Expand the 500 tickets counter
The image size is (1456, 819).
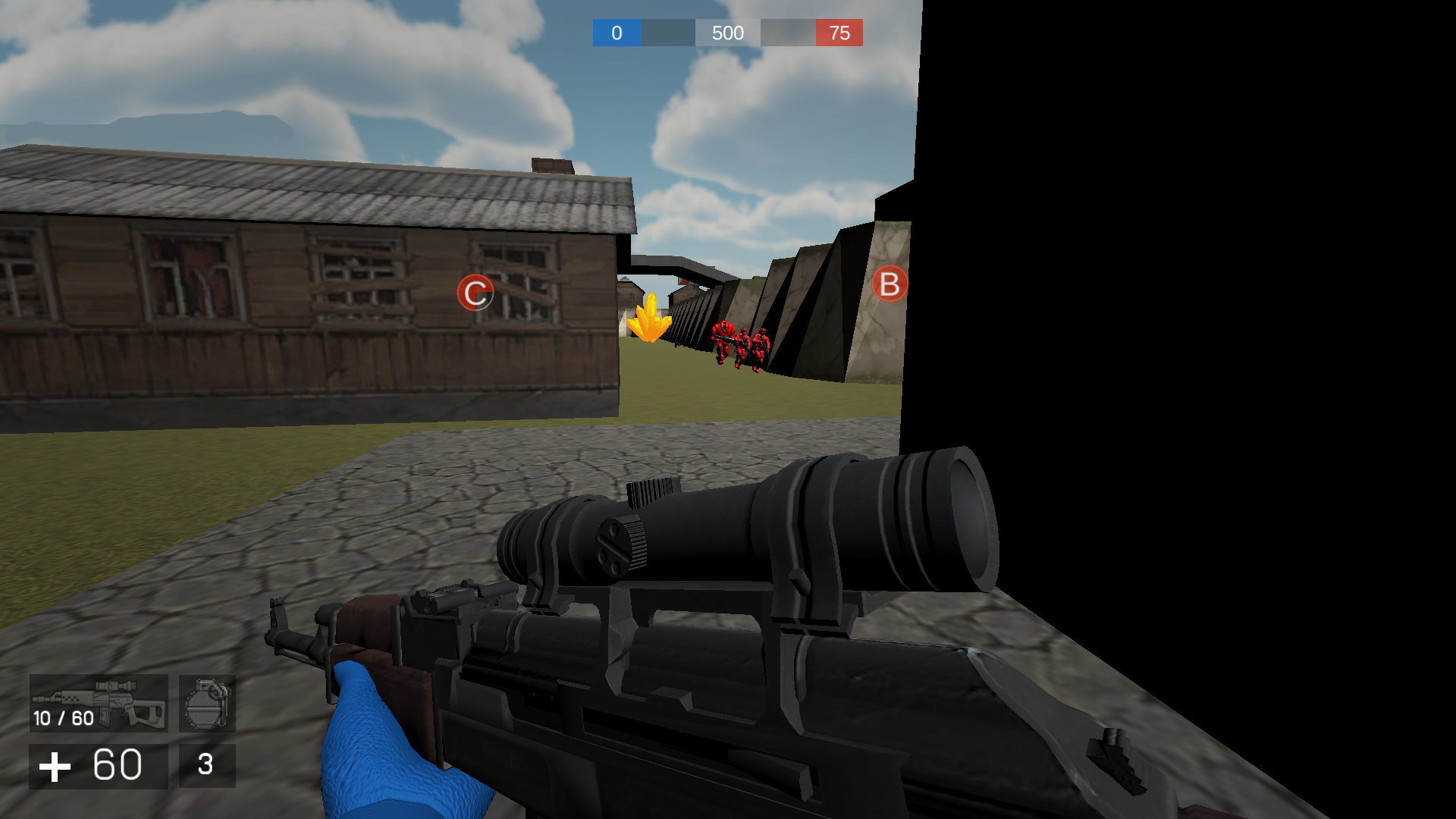point(727,33)
